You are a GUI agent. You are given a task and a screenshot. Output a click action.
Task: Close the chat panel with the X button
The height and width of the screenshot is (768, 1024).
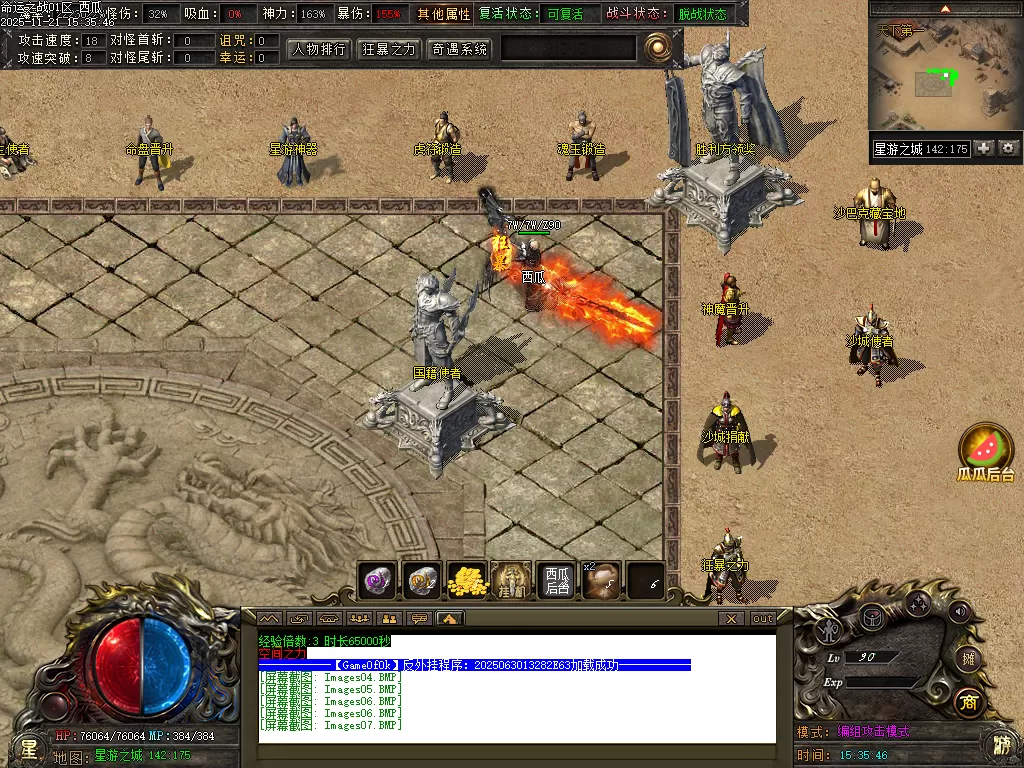732,619
